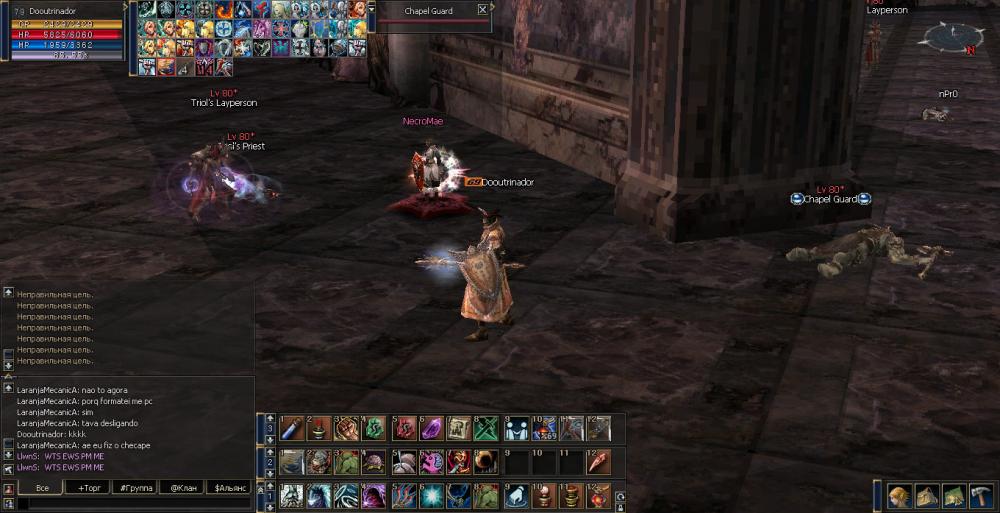Activate the clenched fist skill
This screenshot has width=1000, height=513.
346,429
